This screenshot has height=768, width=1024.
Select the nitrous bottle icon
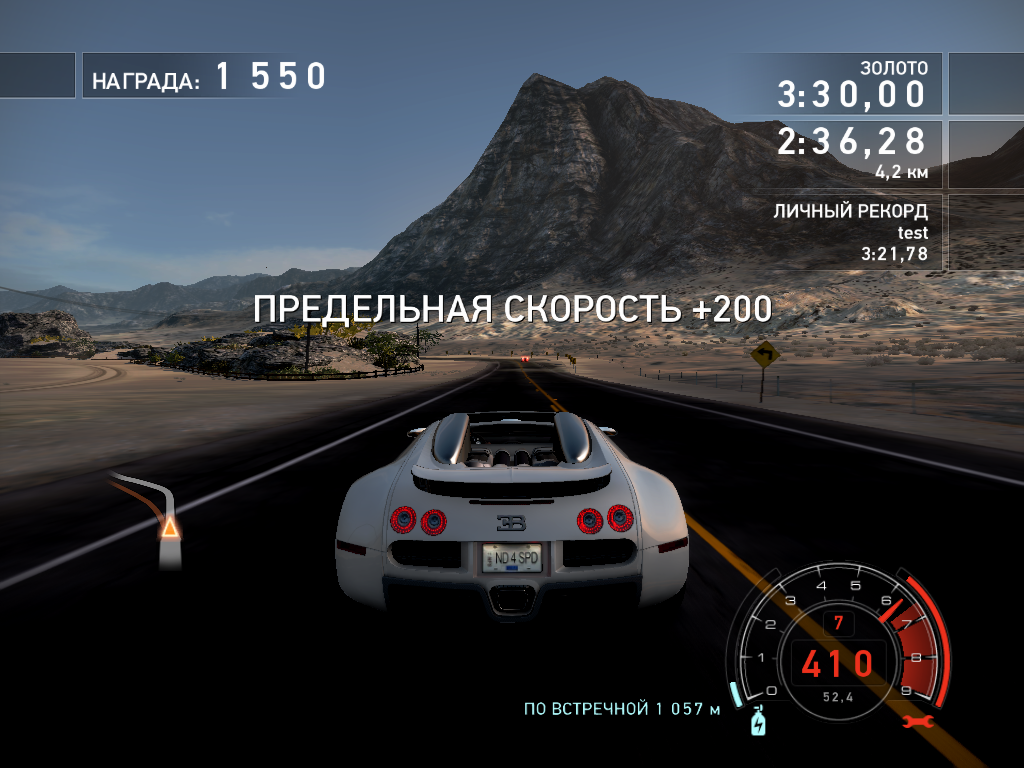(757, 720)
